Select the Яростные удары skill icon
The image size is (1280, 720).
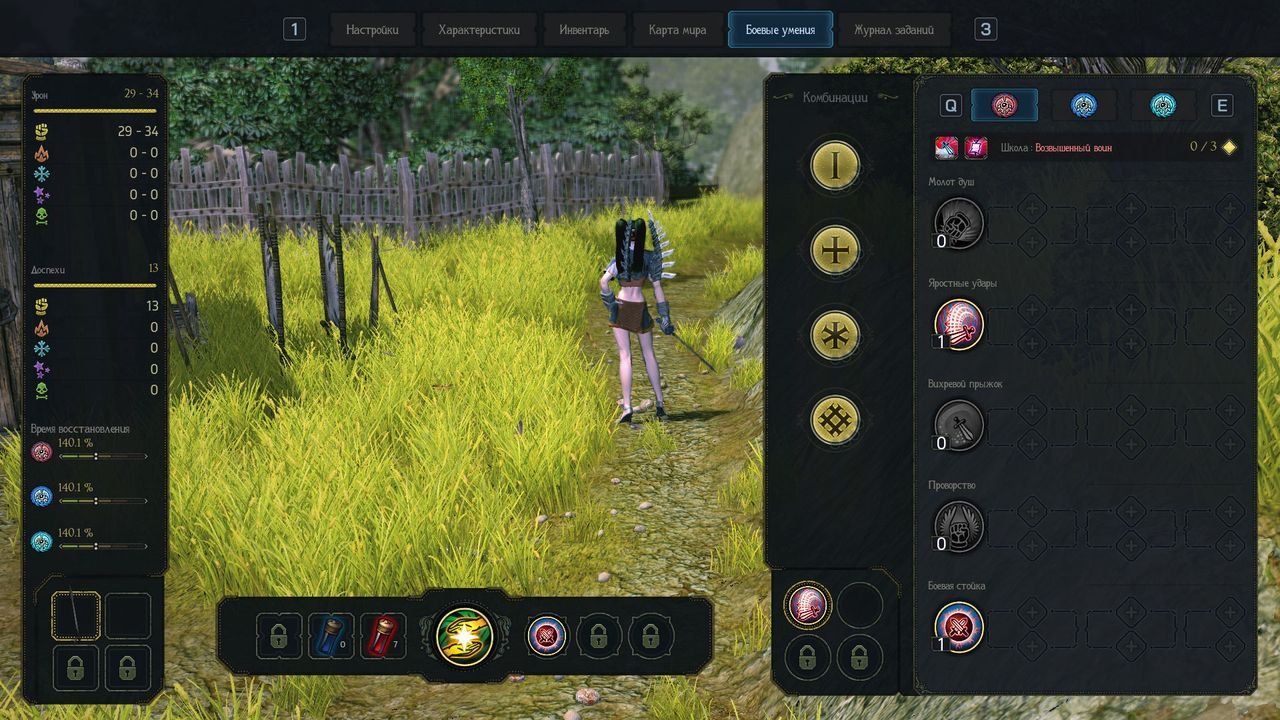959,324
